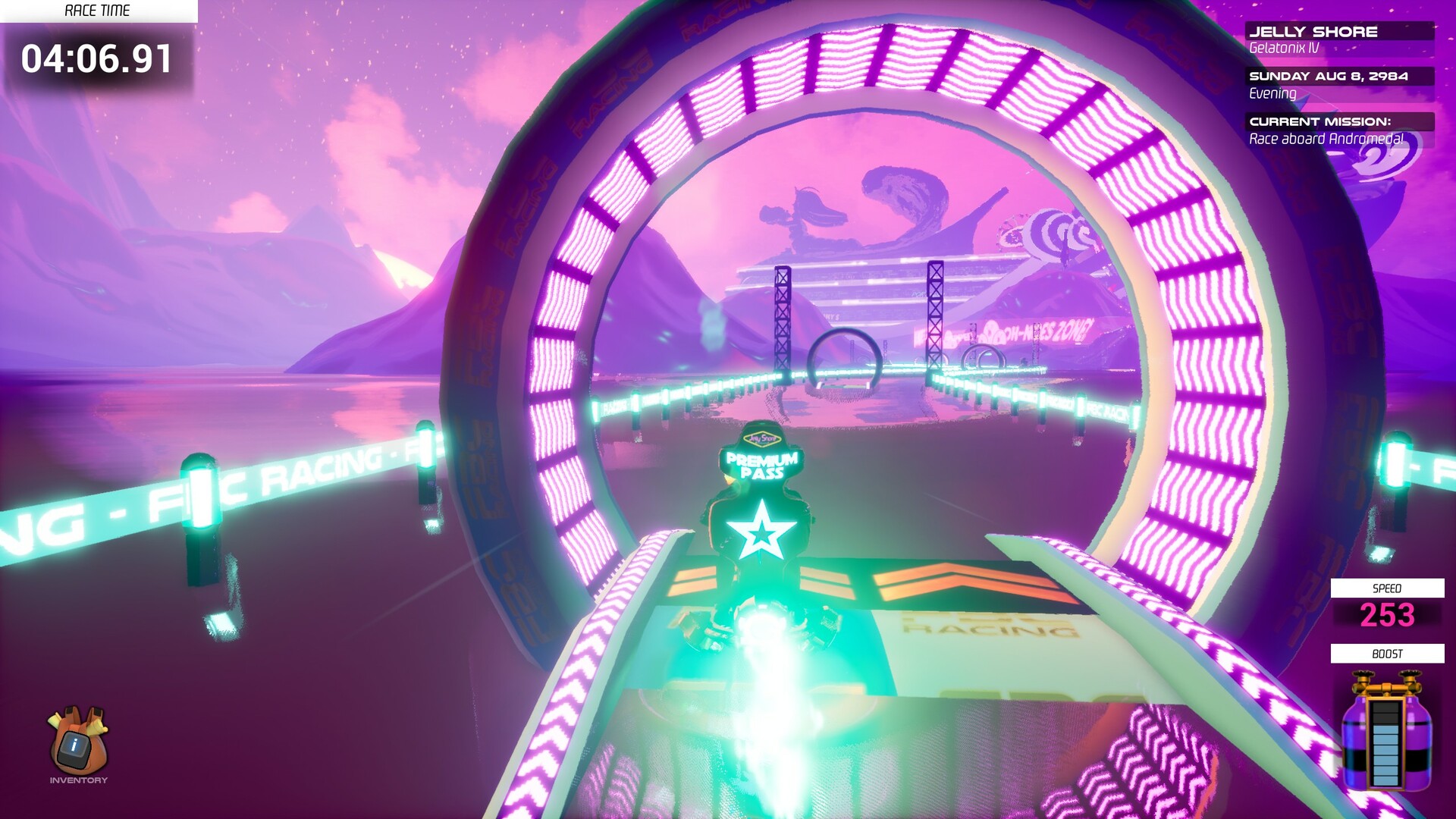The width and height of the screenshot is (1456, 819).
Task: Click the Jelly Shore logo on the rider's helmet
Action: 763,438
